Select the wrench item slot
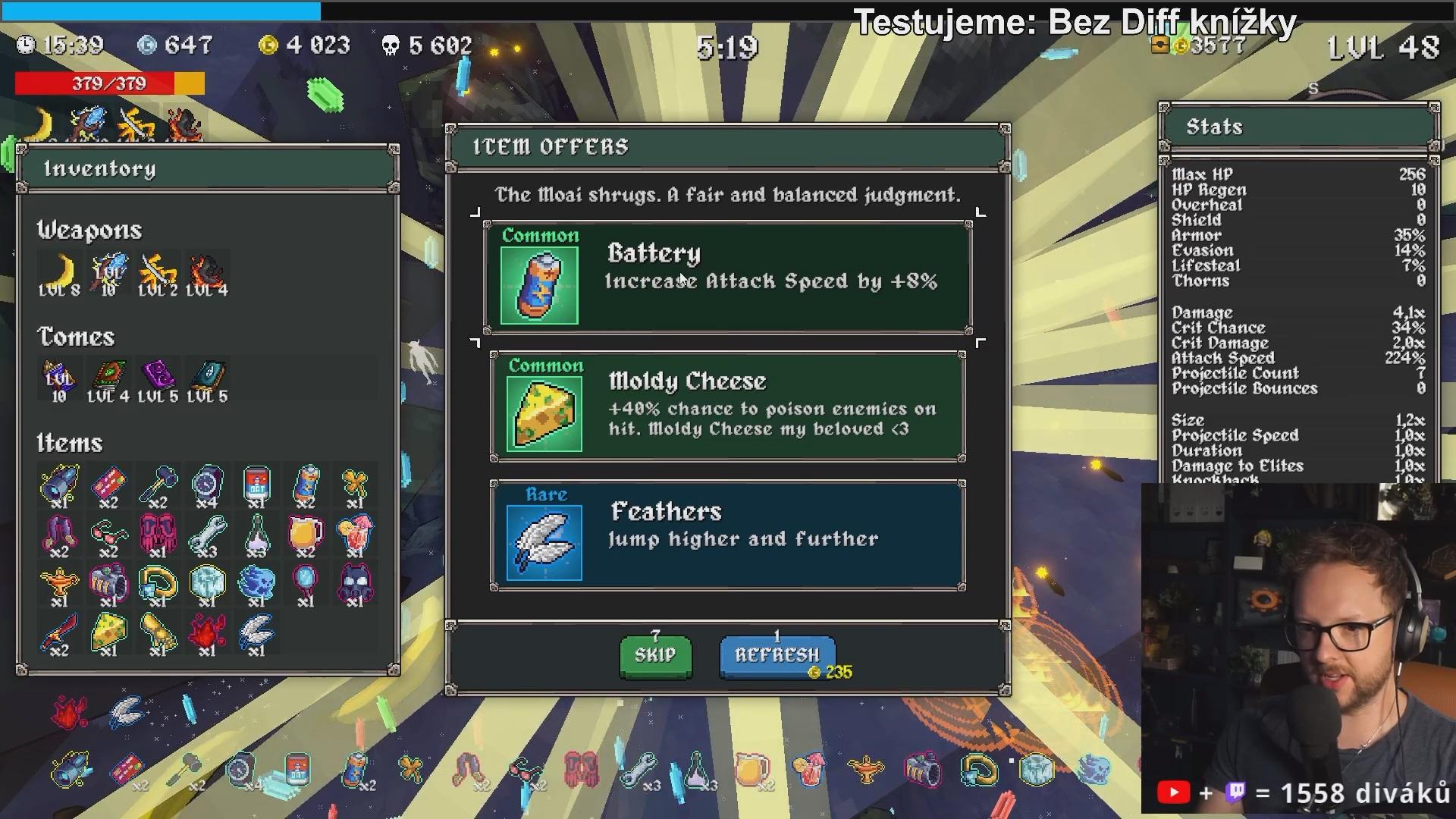 point(206,535)
